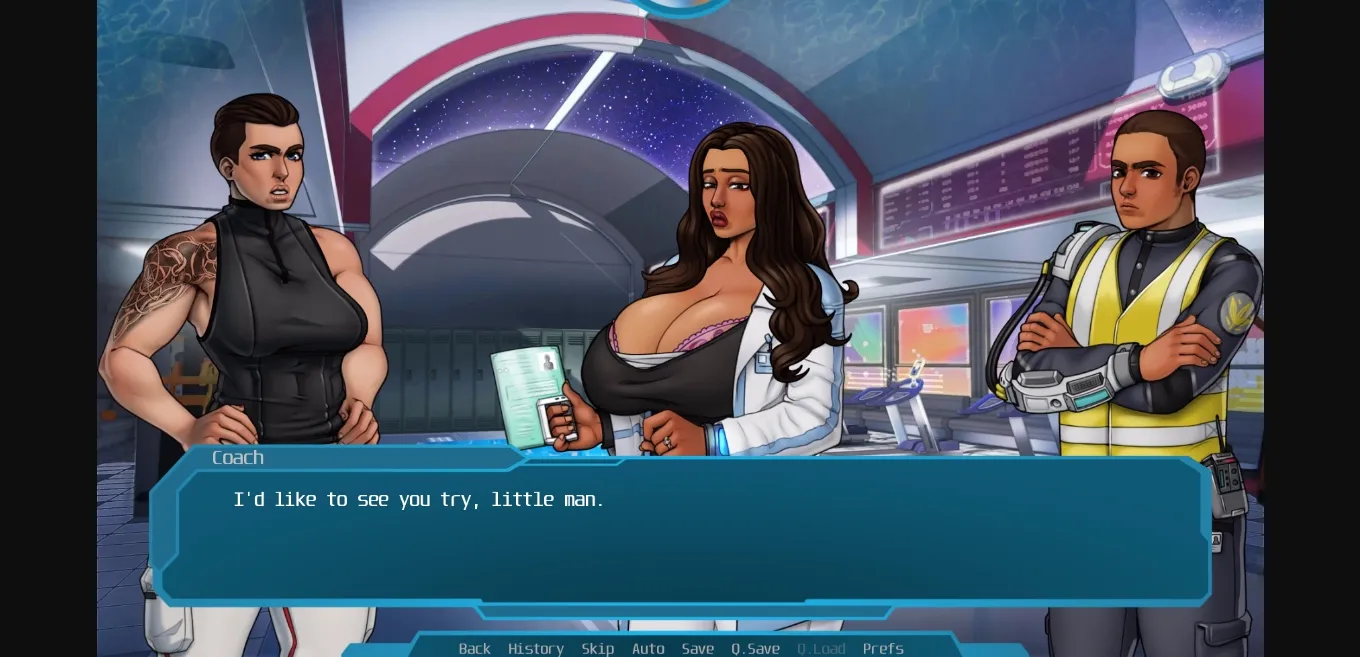This screenshot has height=657, width=1360.
Task: Activate Skip to fast-forward dialogue
Action: [x=598, y=648]
